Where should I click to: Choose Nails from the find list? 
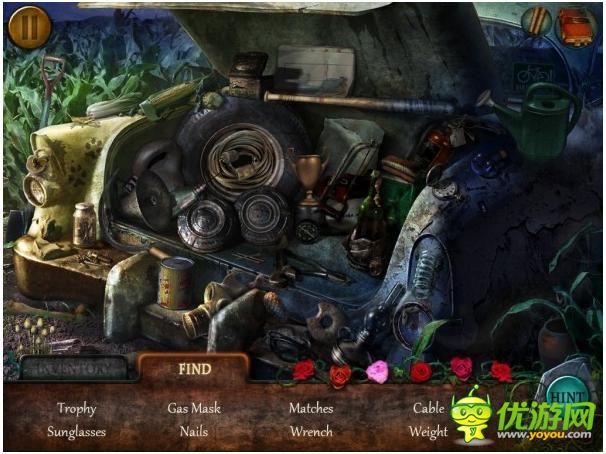[x=194, y=432]
